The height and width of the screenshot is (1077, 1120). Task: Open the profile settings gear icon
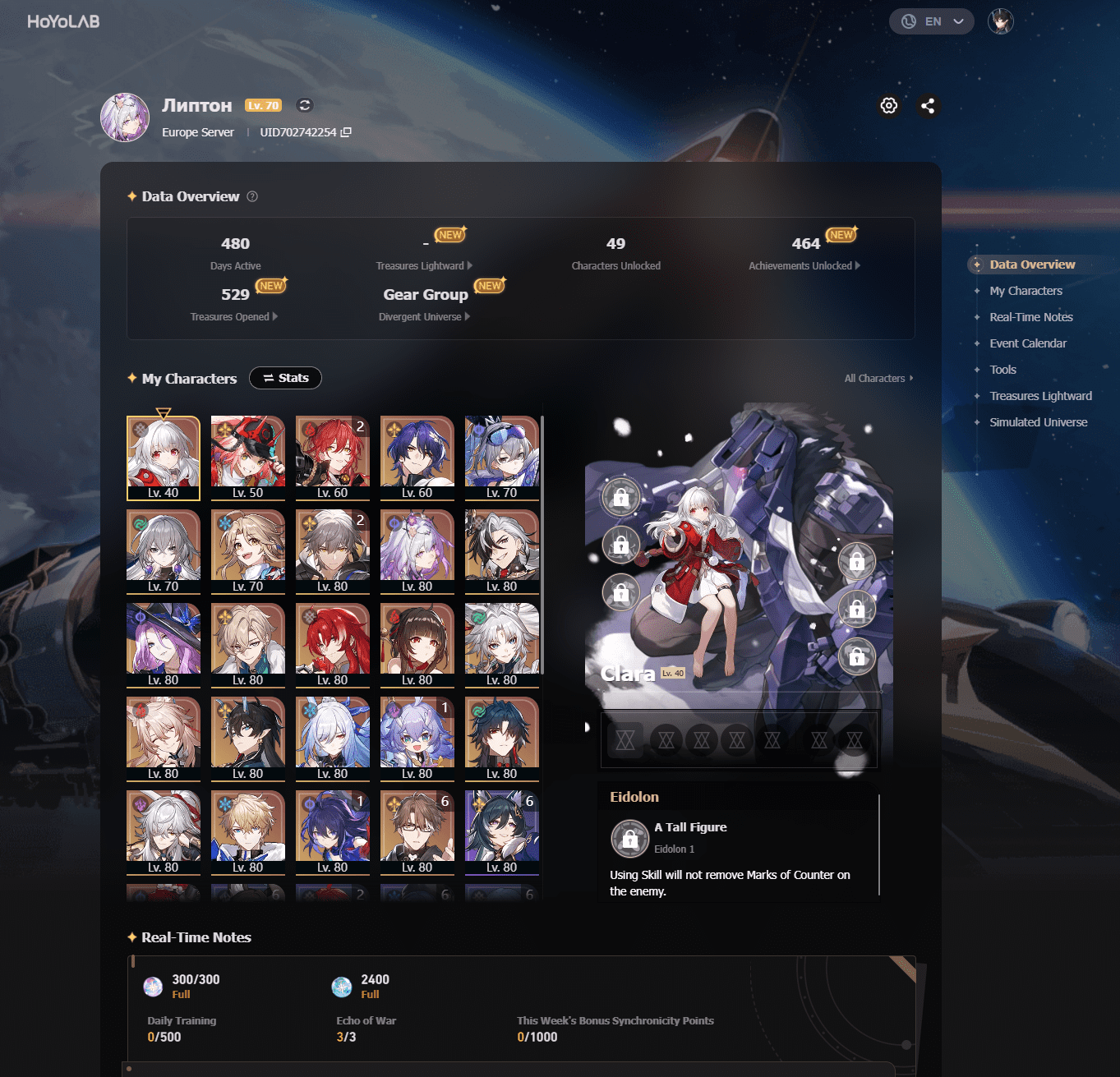[888, 105]
